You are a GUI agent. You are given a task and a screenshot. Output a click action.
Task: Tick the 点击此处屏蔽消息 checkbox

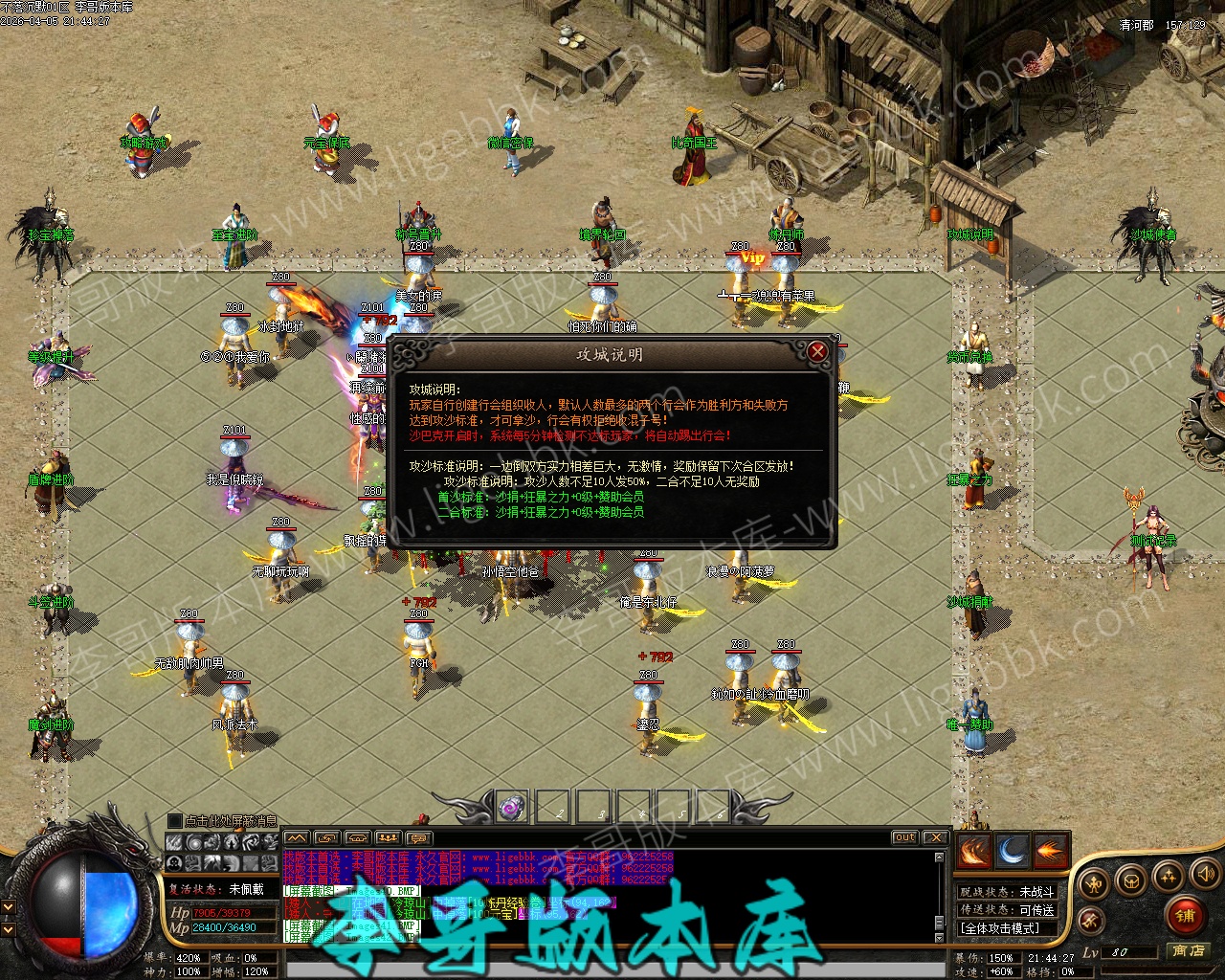[x=174, y=821]
